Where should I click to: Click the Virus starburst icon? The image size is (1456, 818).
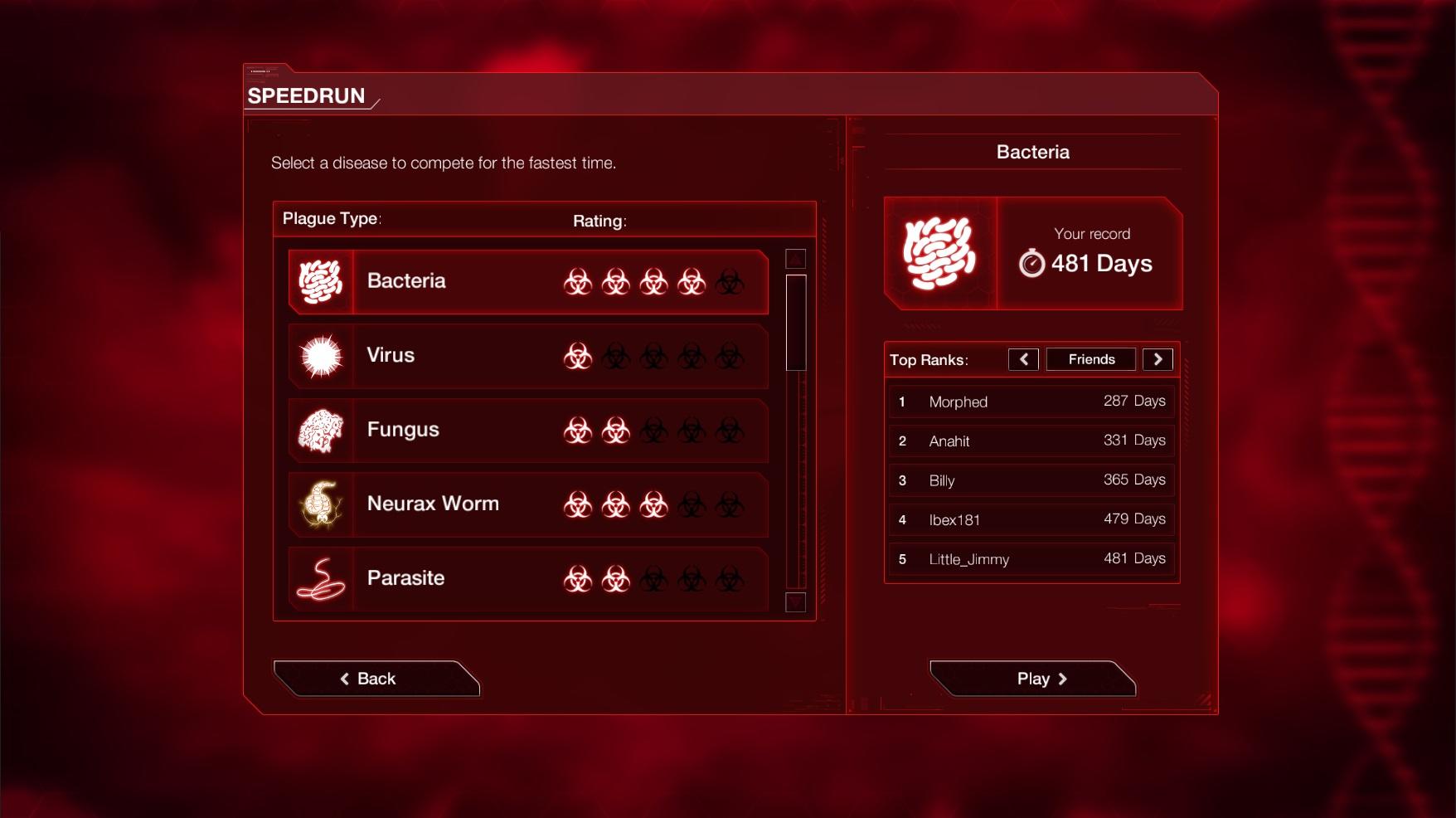(322, 355)
